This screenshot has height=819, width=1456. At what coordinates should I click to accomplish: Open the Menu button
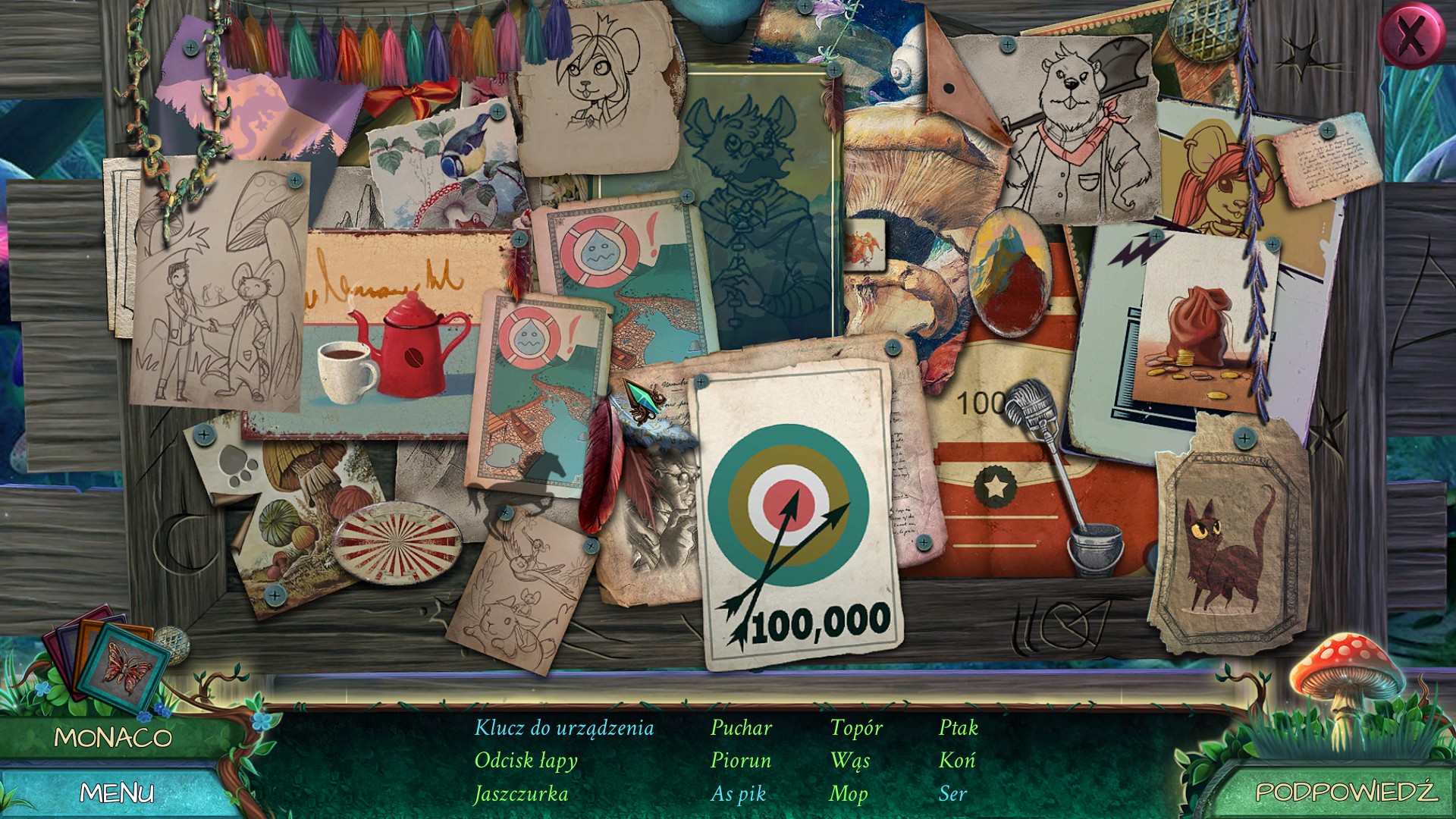pos(117,792)
